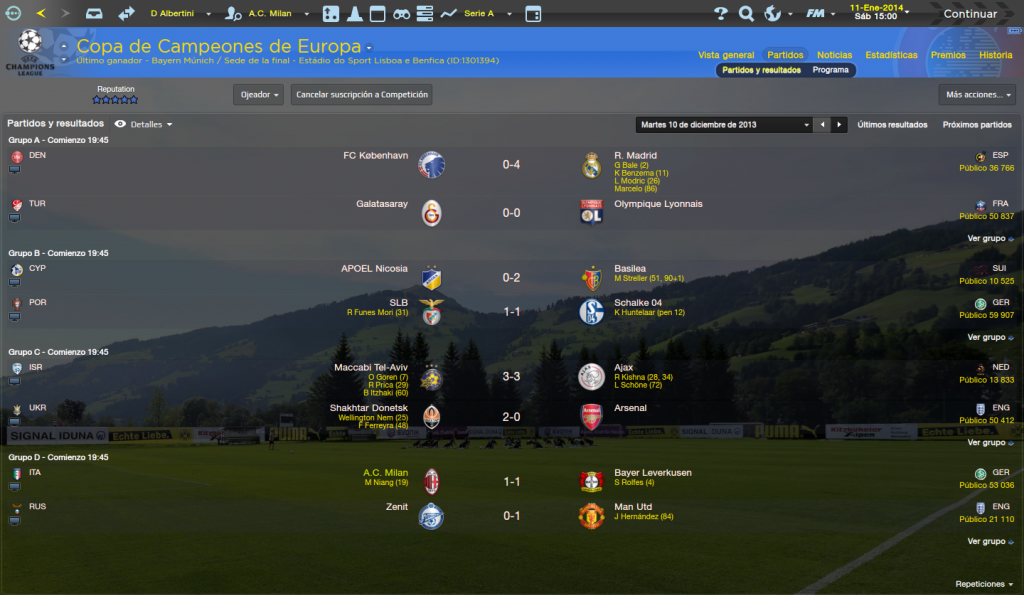Open the match date dropdown

click(x=725, y=125)
